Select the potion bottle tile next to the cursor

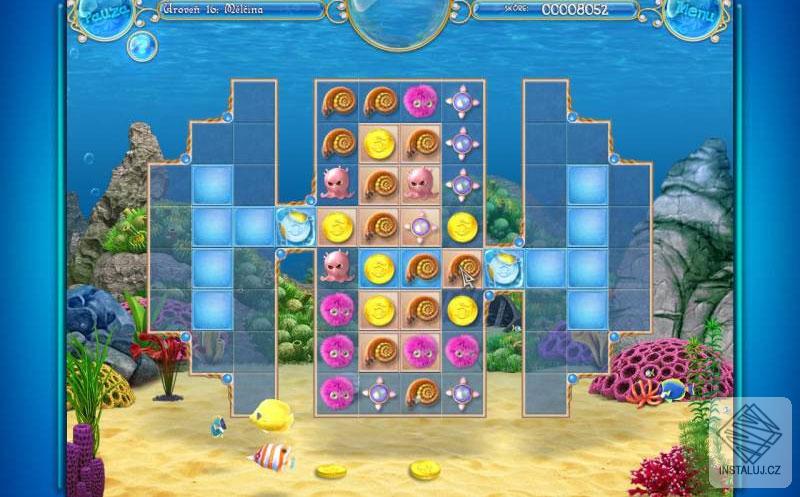(502, 268)
